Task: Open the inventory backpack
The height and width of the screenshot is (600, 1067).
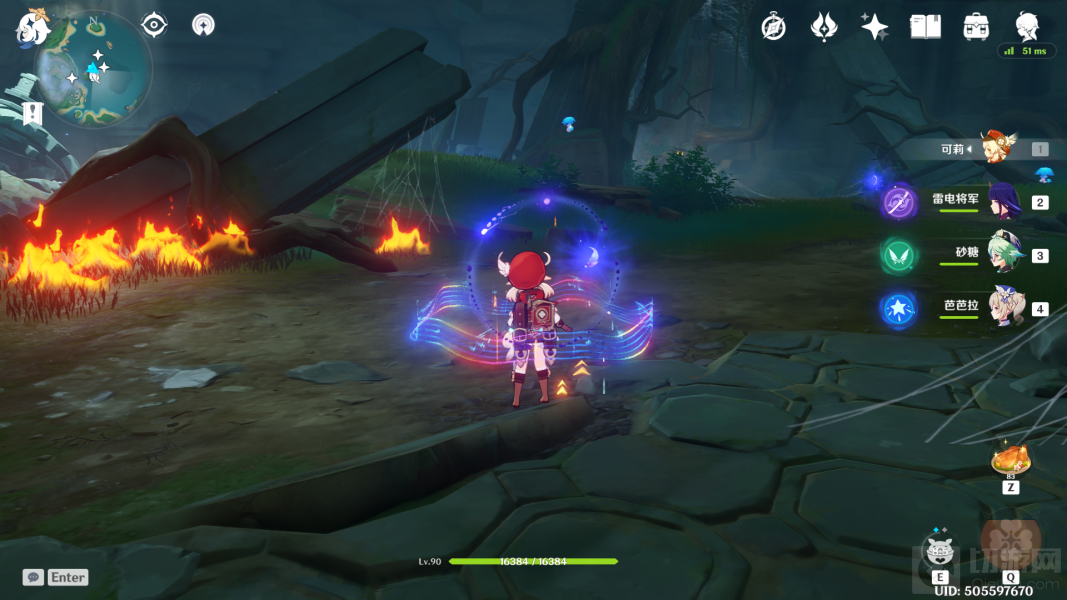Action: click(x=976, y=27)
